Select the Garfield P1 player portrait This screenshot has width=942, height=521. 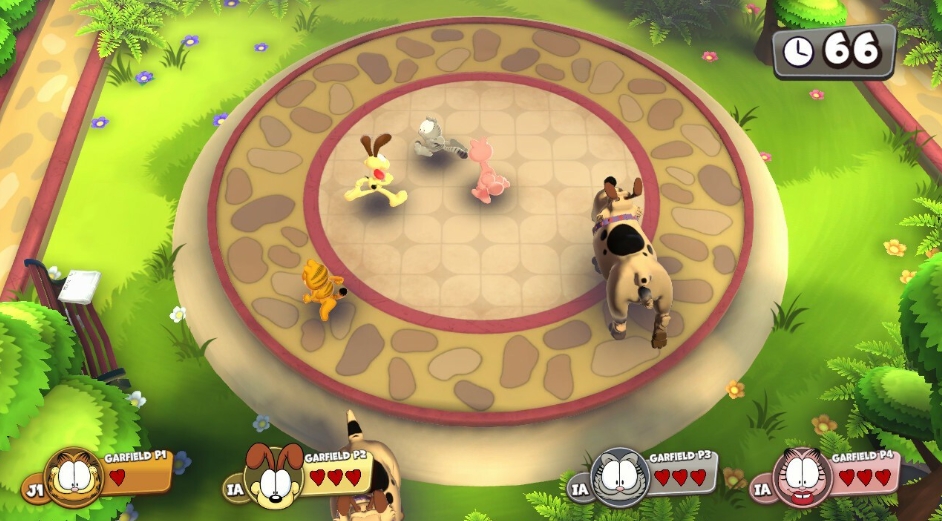click(73, 477)
